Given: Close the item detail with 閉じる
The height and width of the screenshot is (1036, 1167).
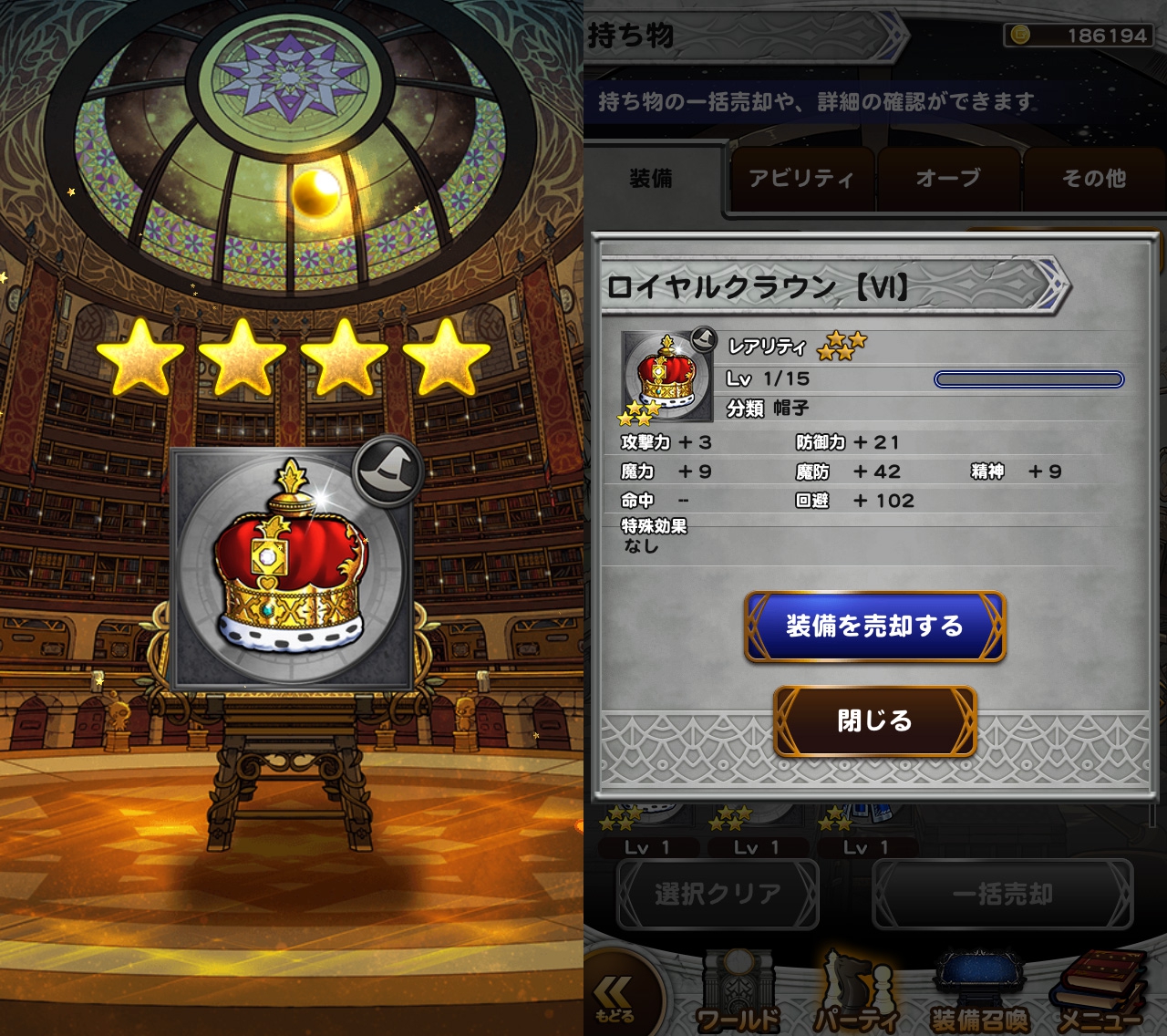Looking at the screenshot, I should coord(875,720).
